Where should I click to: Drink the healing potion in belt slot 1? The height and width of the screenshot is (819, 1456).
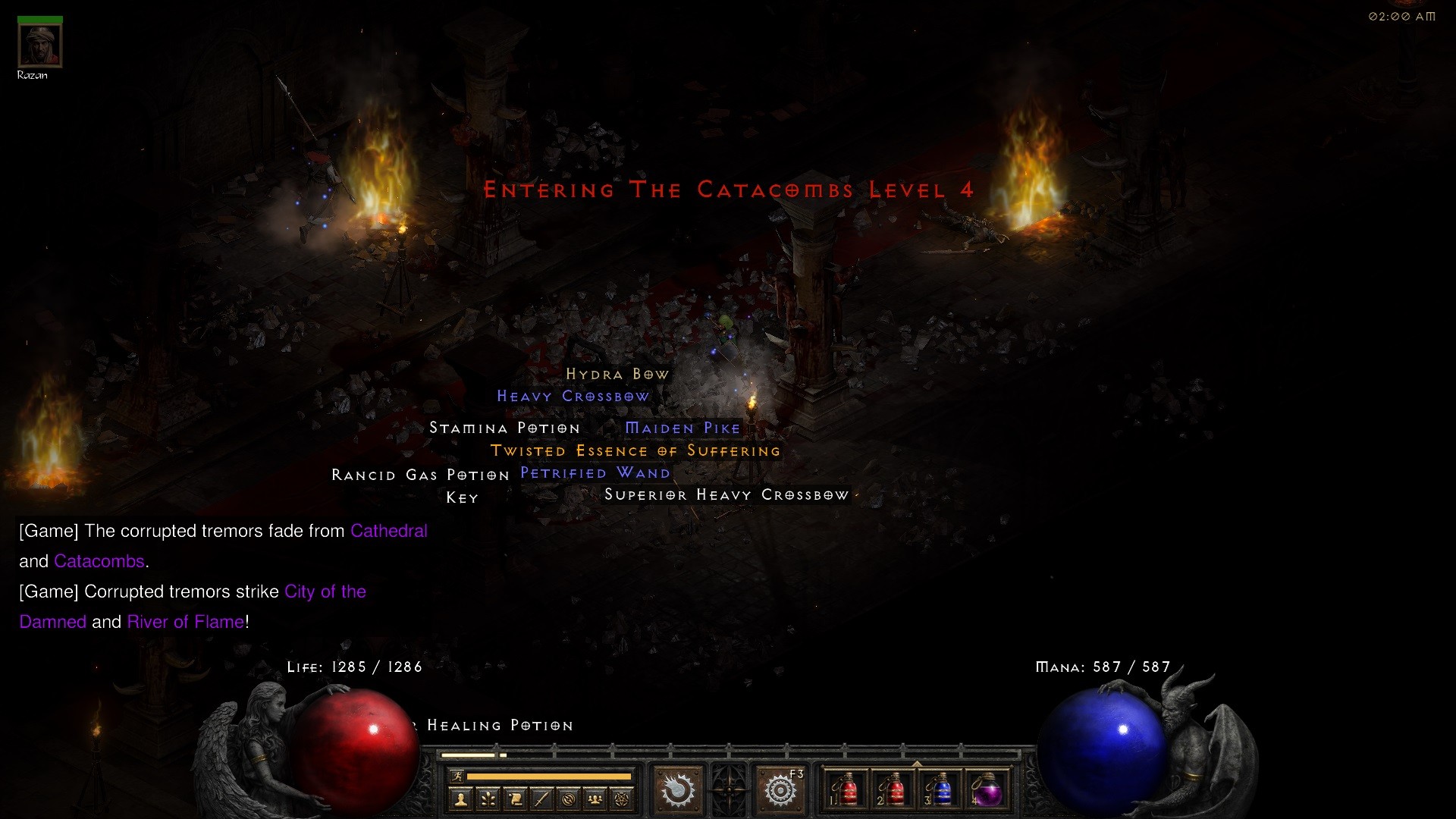tap(847, 790)
